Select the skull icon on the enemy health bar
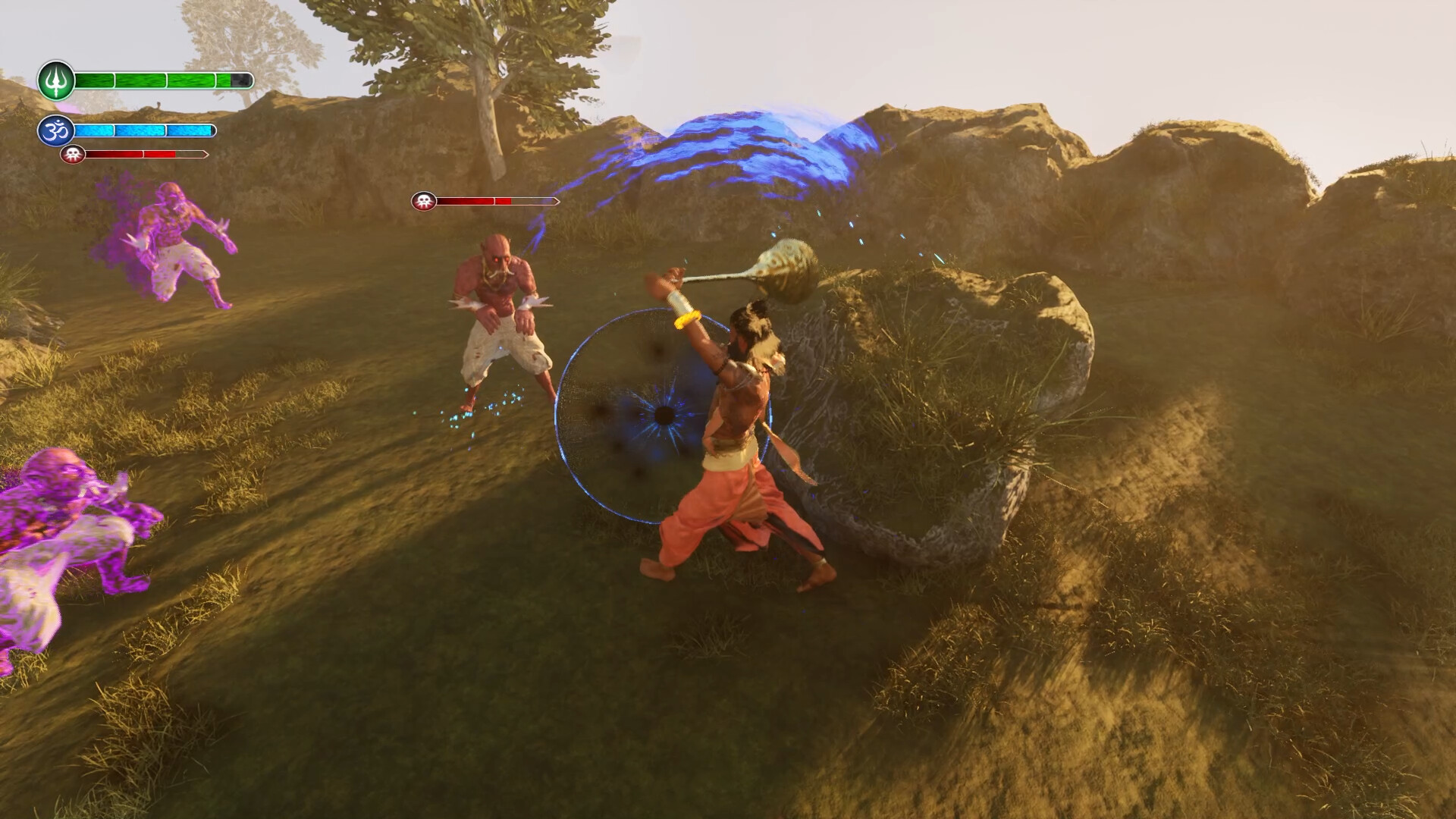 [x=423, y=202]
